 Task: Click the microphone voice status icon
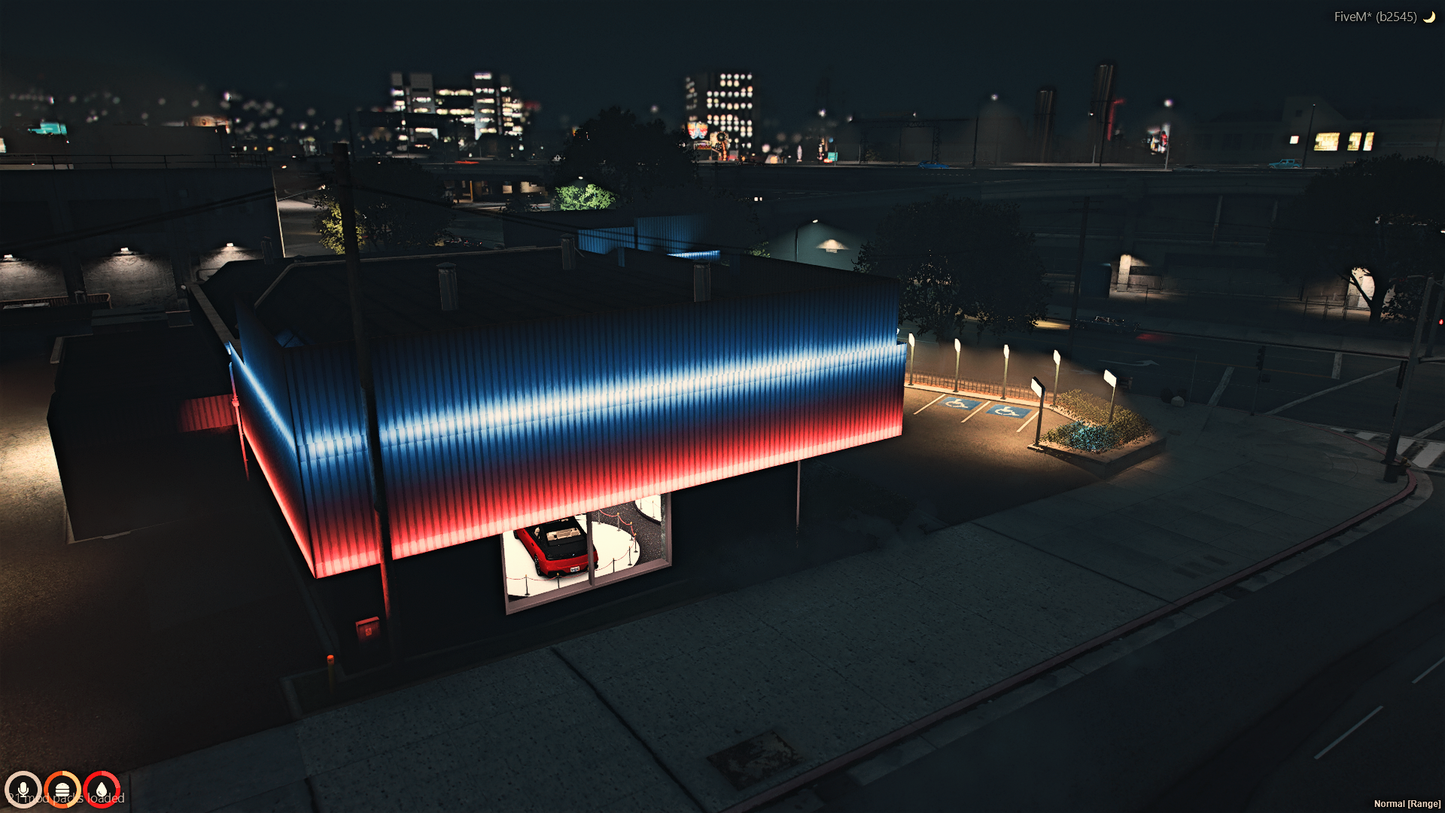click(x=22, y=789)
